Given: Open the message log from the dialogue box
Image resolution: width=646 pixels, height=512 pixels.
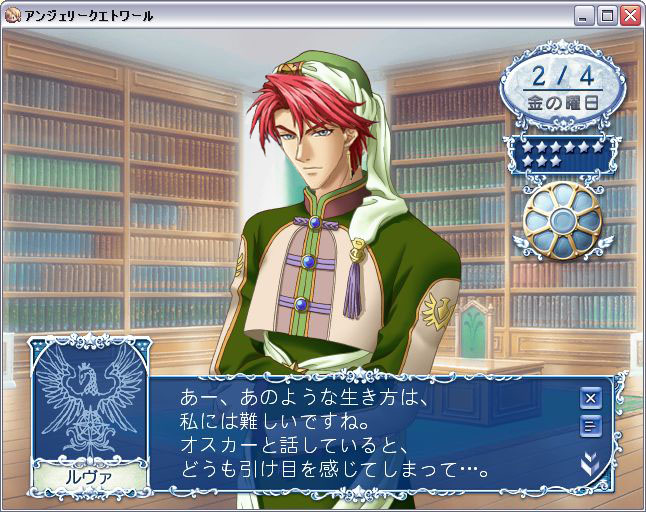Looking at the screenshot, I should point(591,427).
